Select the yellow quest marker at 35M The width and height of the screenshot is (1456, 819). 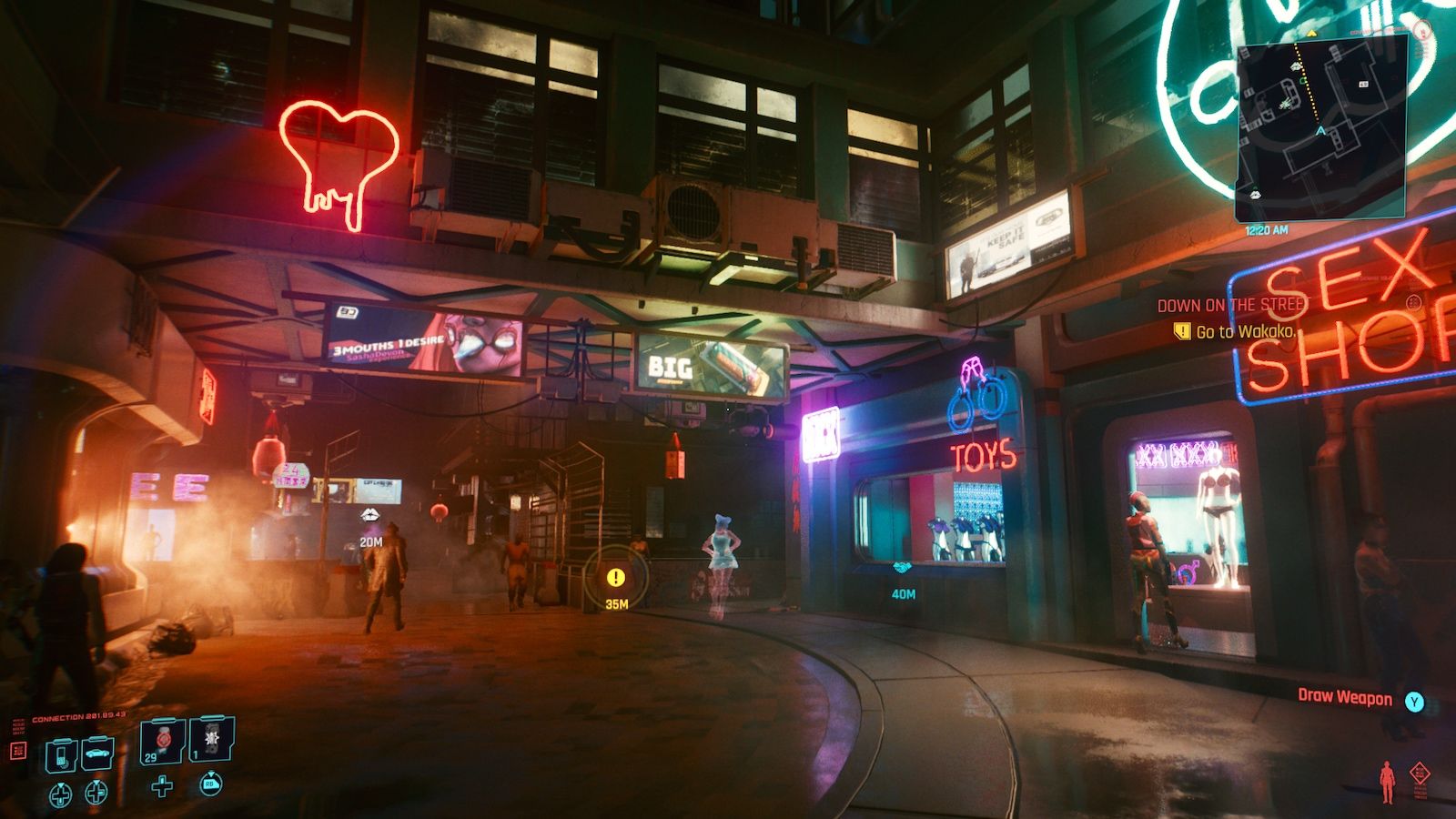pyautogui.click(x=616, y=577)
